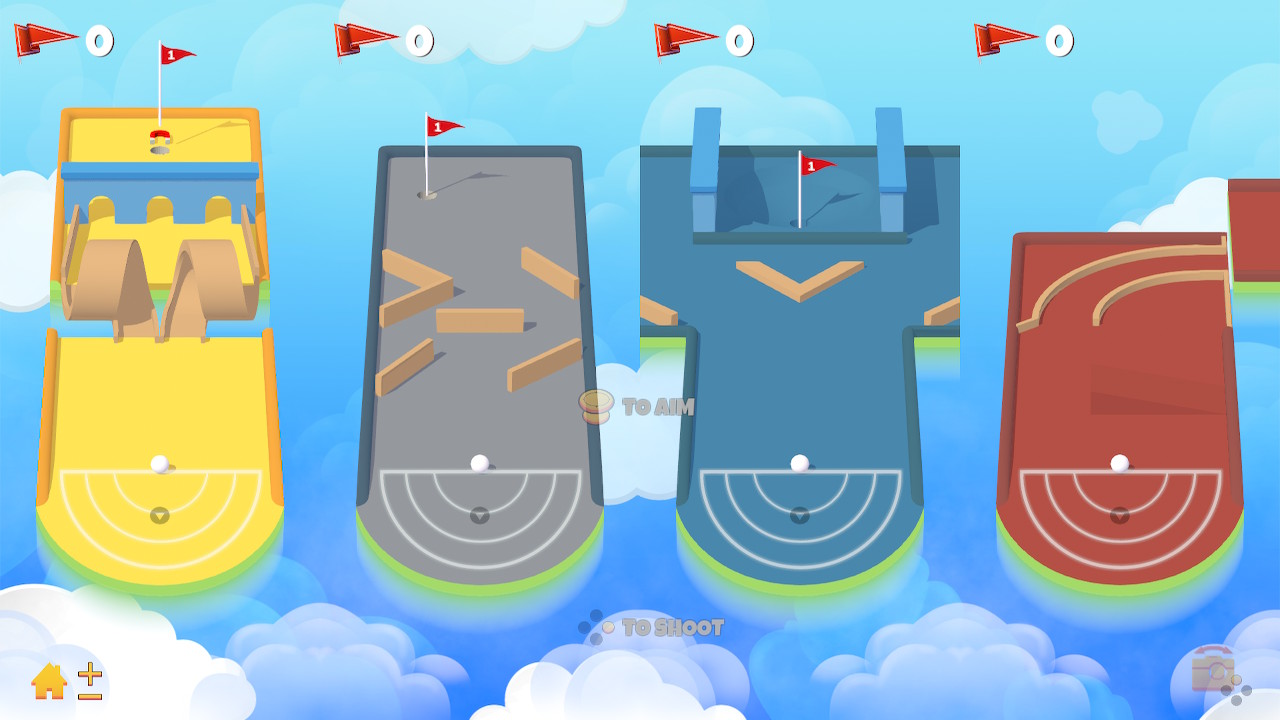Select the hole-1 flag on the yellow course

tap(170, 52)
